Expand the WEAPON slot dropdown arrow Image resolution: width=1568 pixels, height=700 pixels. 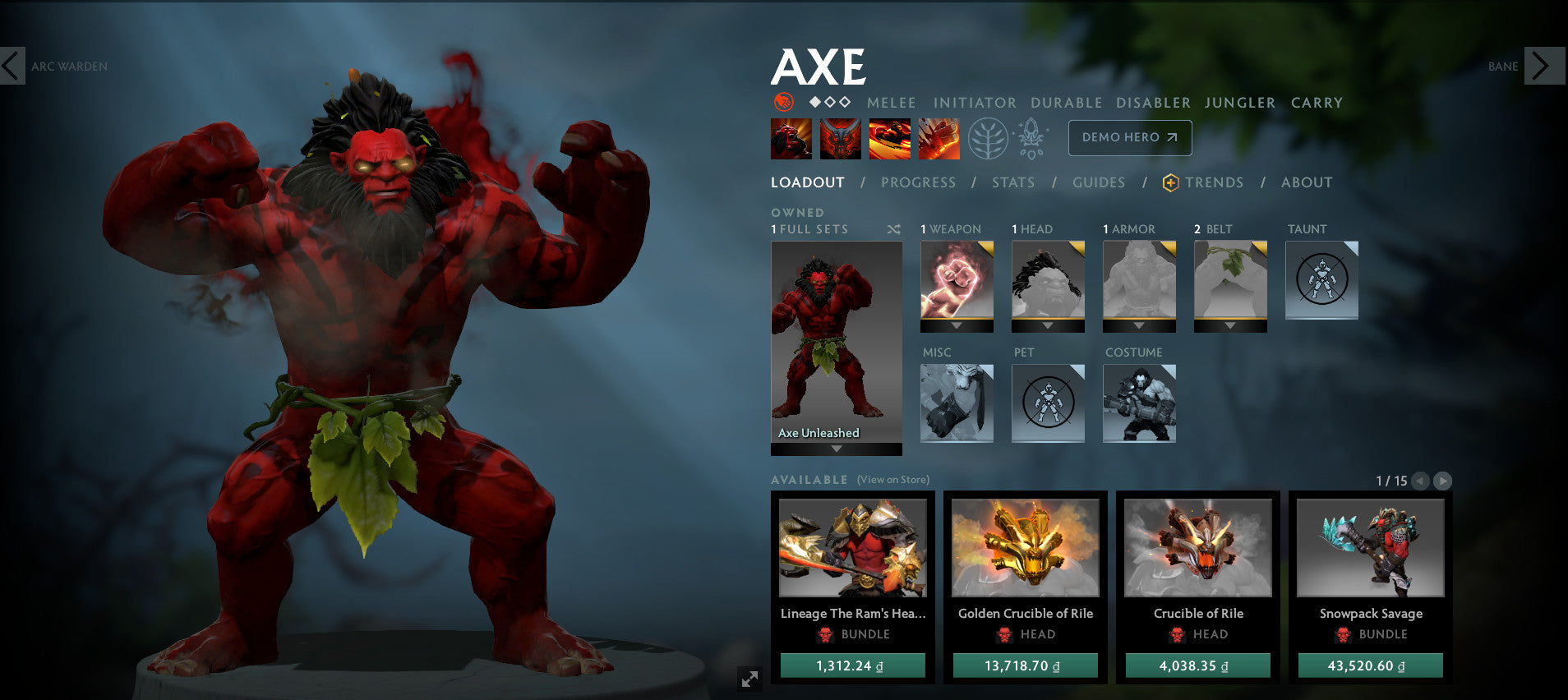(957, 324)
